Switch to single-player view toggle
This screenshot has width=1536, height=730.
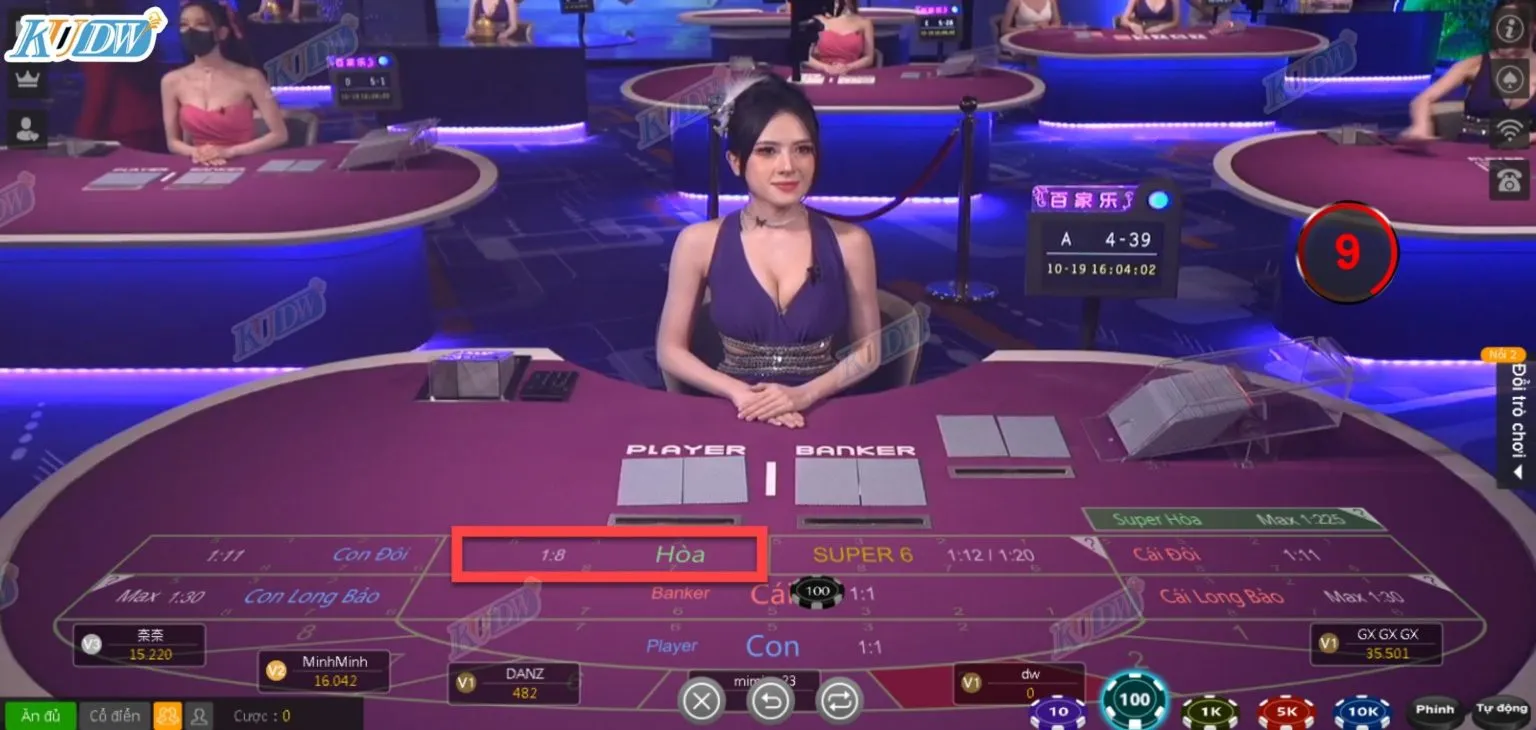click(198, 714)
